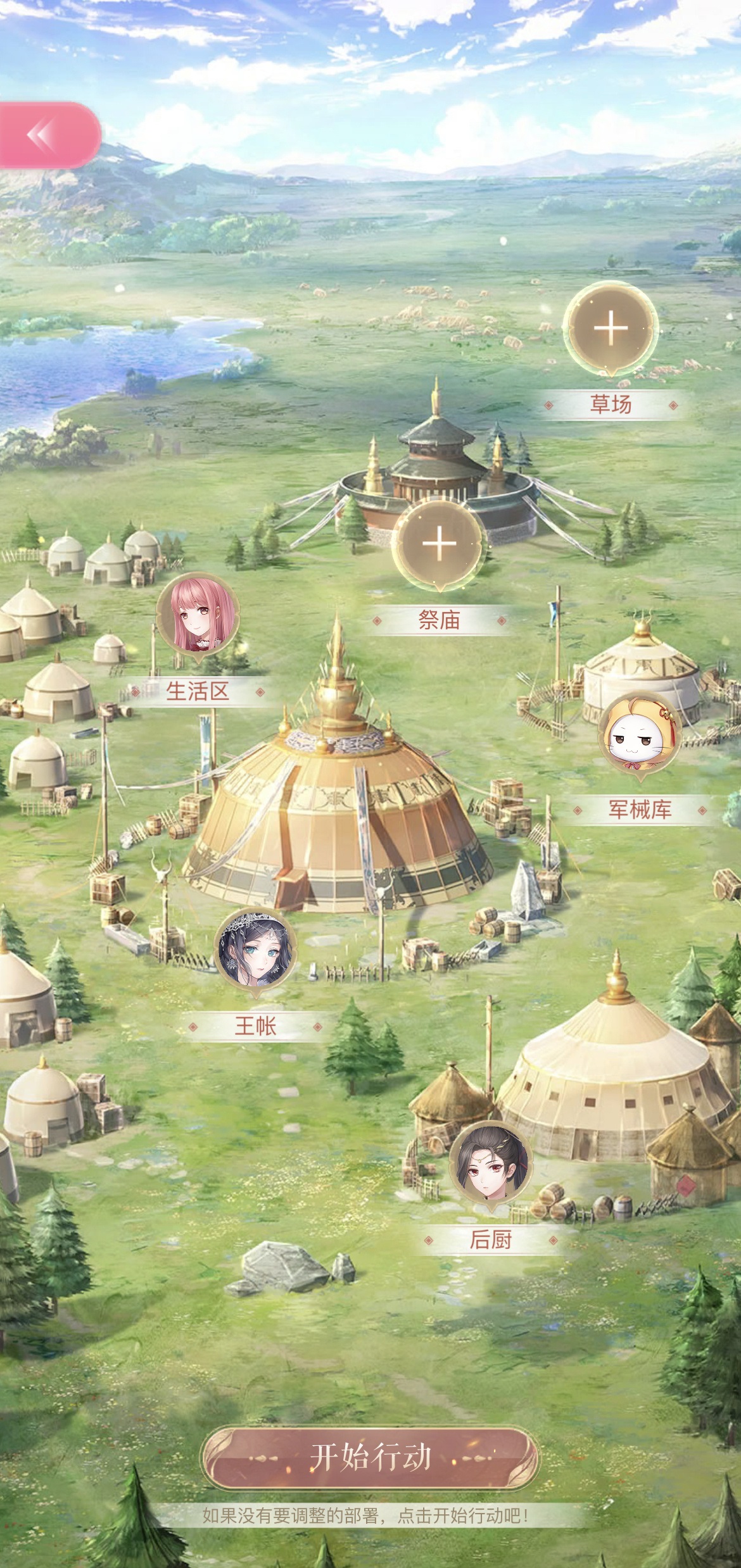Select the 军械库 location label

tap(640, 810)
